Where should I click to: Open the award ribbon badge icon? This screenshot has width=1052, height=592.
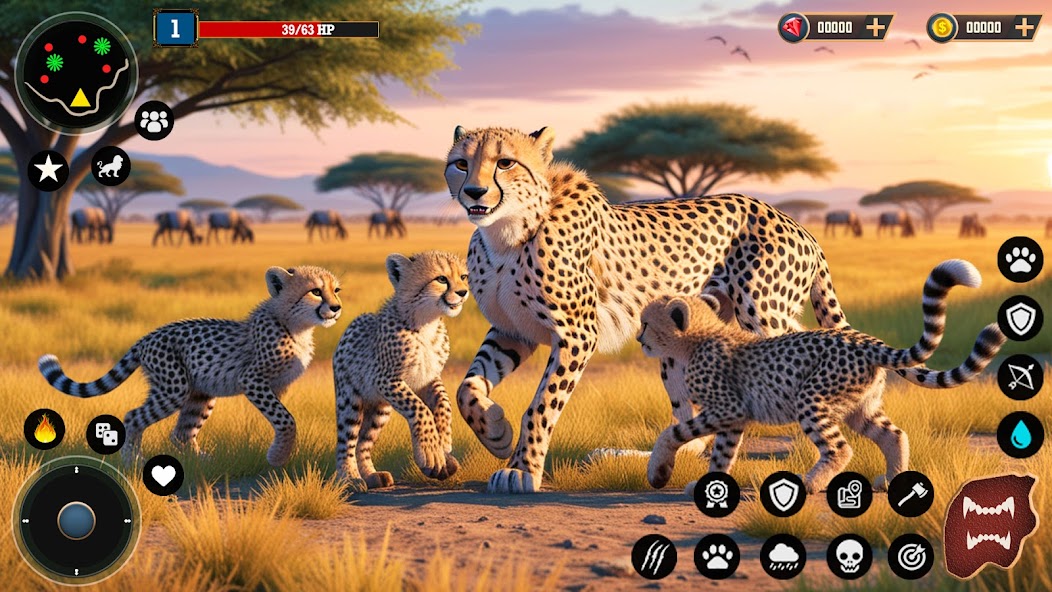[x=717, y=494]
